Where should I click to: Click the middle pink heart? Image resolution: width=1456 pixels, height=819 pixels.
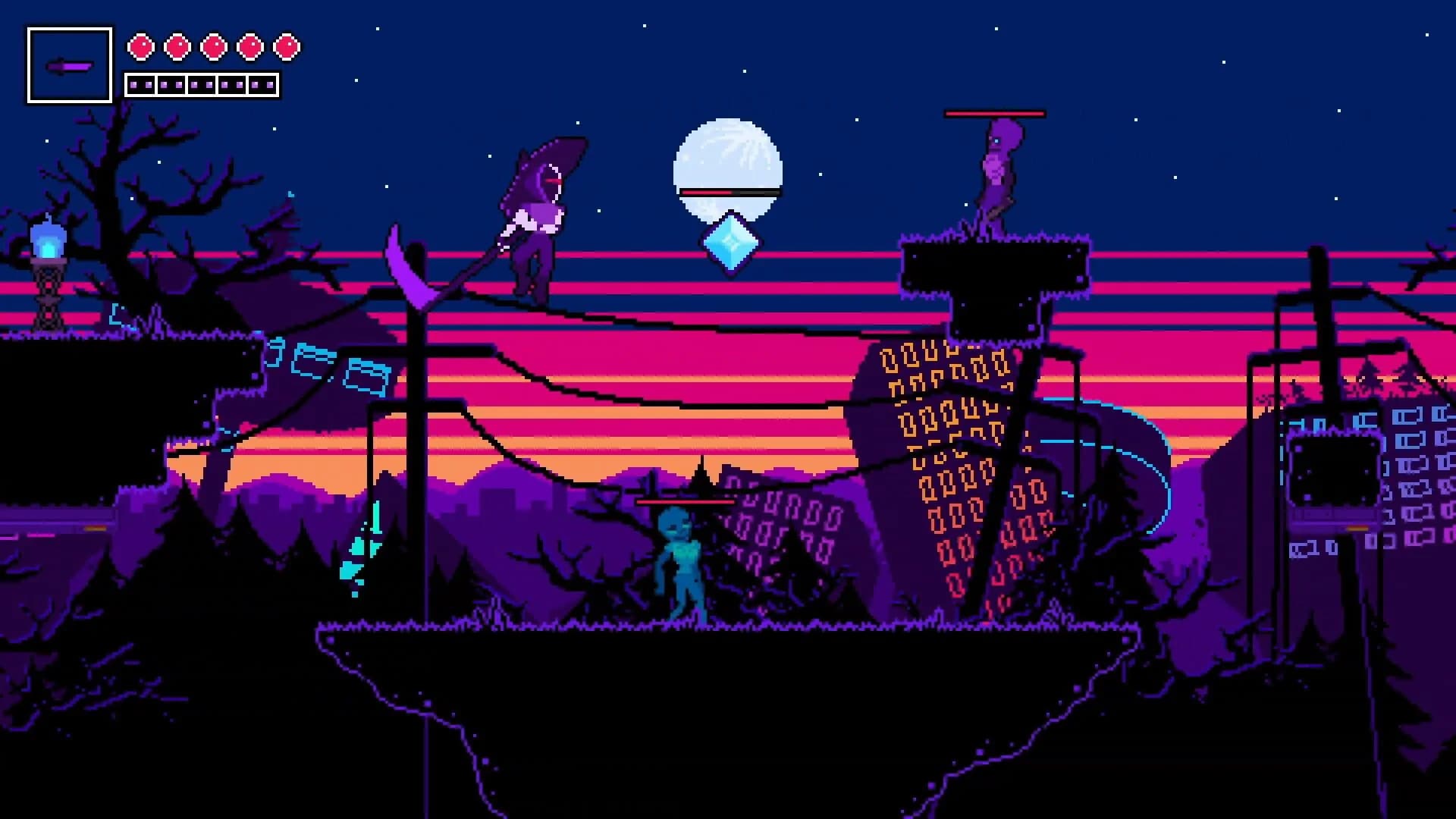tap(213, 45)
